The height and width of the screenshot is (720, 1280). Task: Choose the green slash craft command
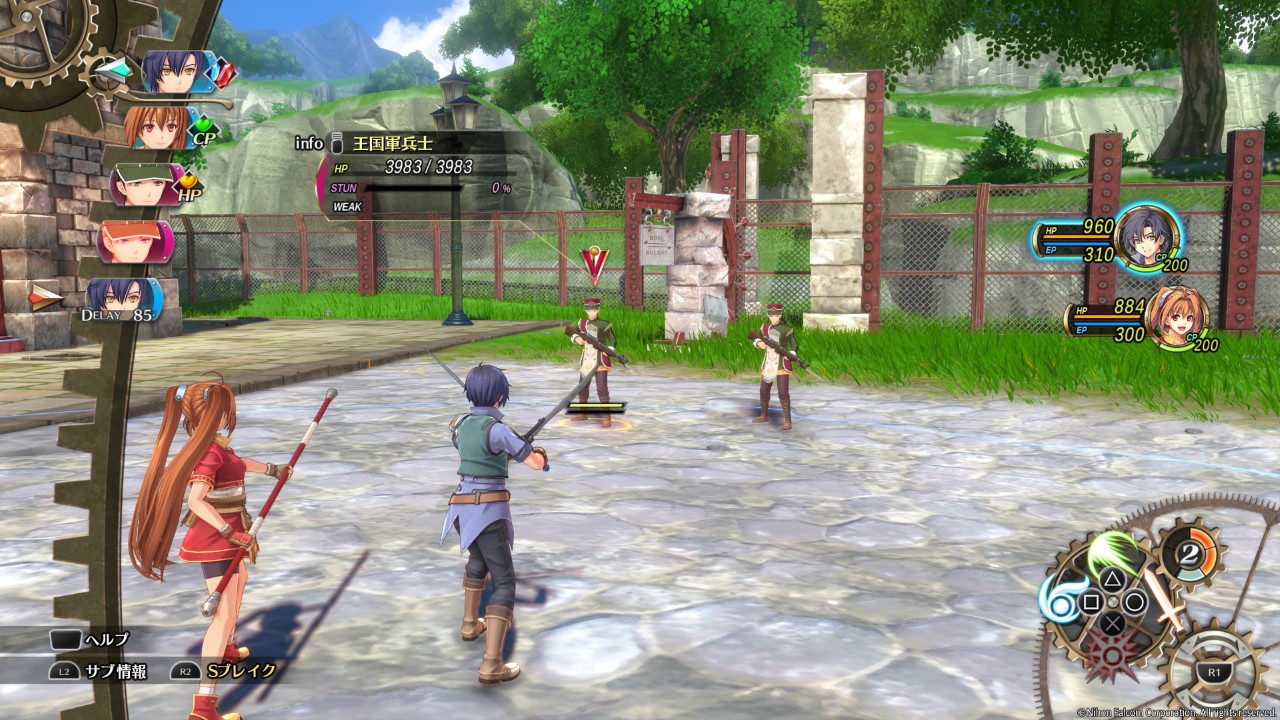[1113, 552]
